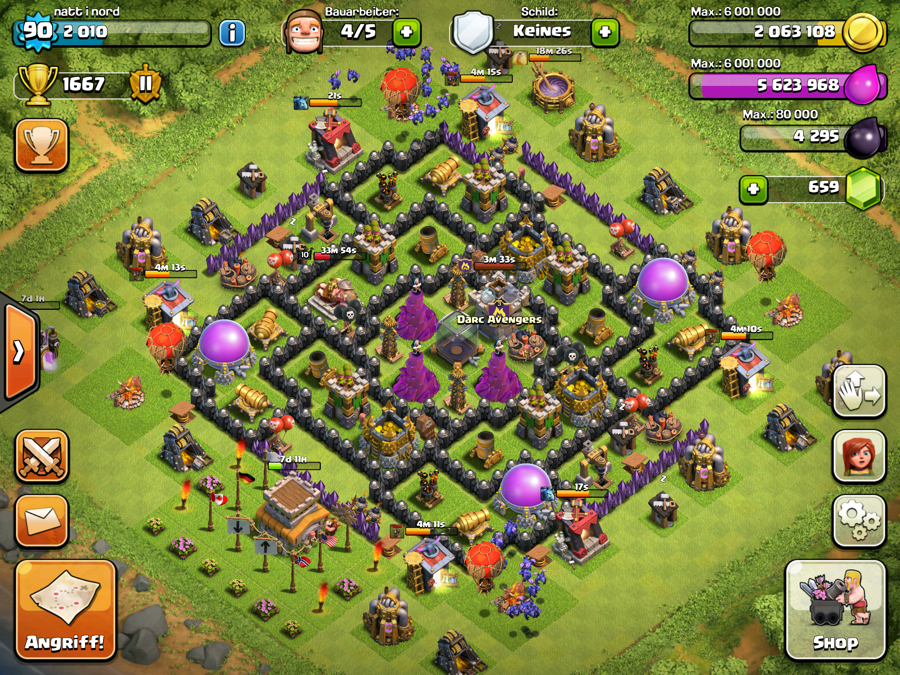Tap the level 90 experience badge
The width and height of the screenshot is (900, 675).
[36, 31]
